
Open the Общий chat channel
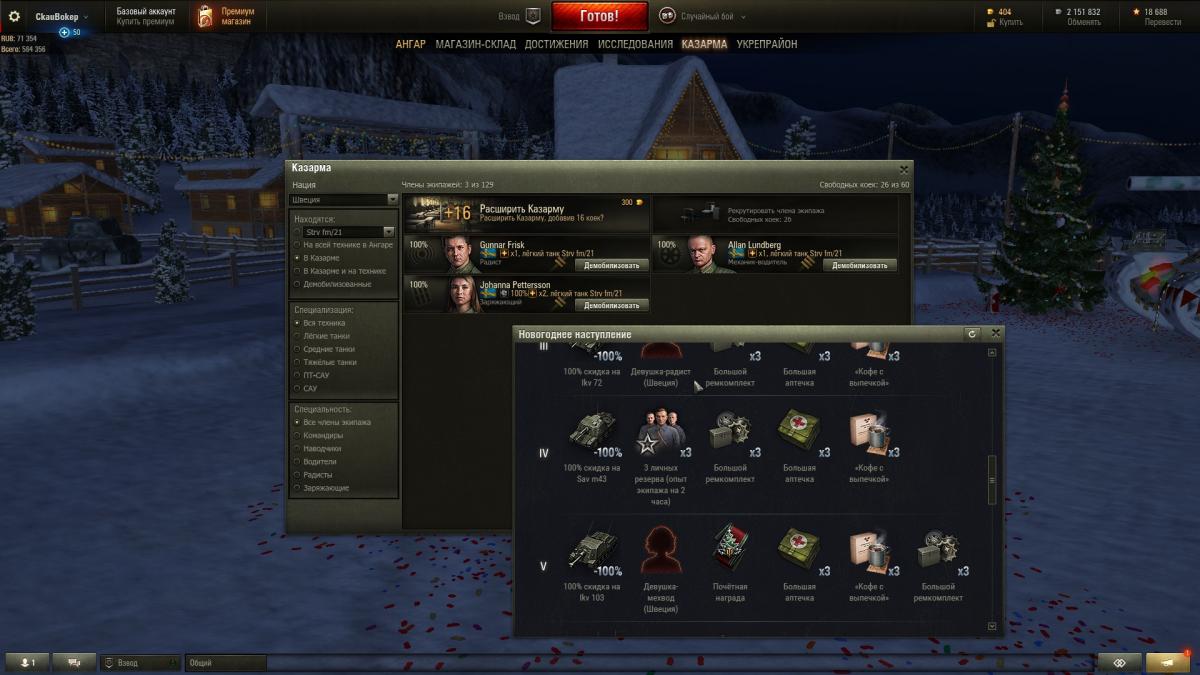[225, 663]
